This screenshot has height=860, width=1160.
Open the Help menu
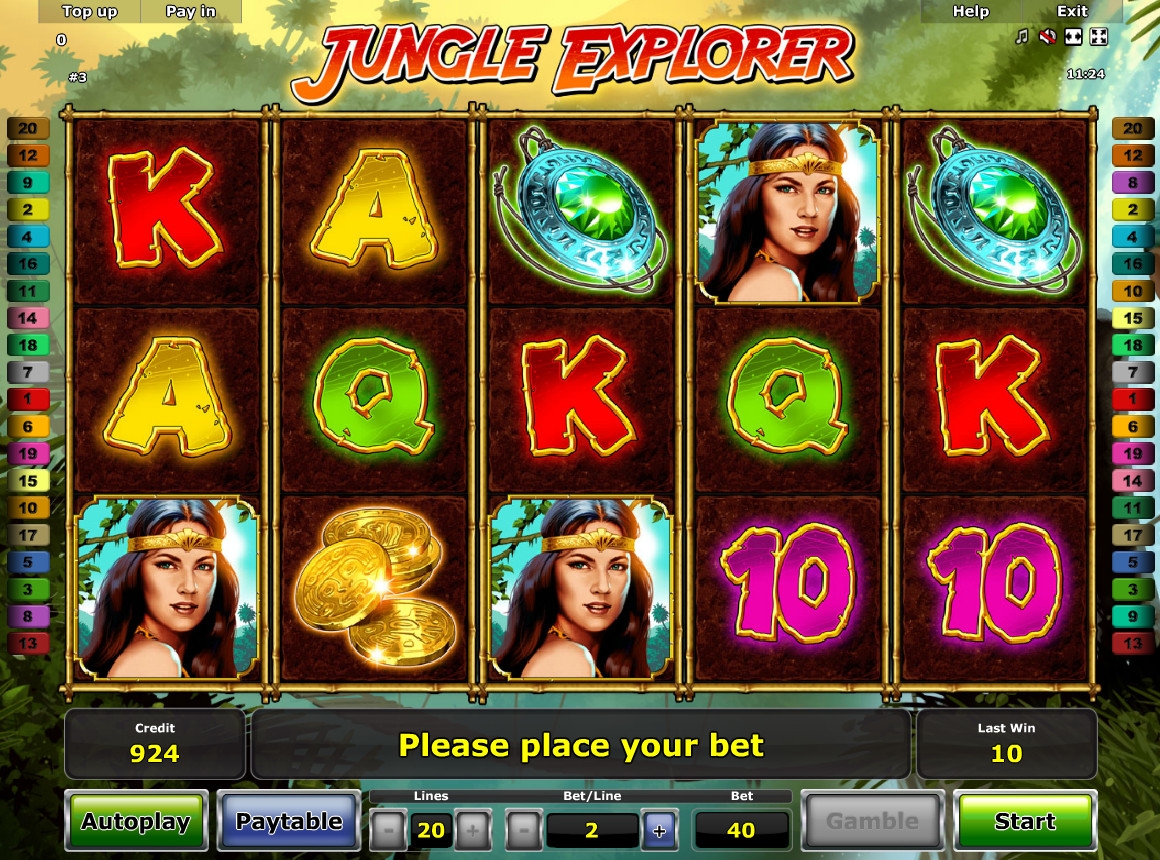970,11
